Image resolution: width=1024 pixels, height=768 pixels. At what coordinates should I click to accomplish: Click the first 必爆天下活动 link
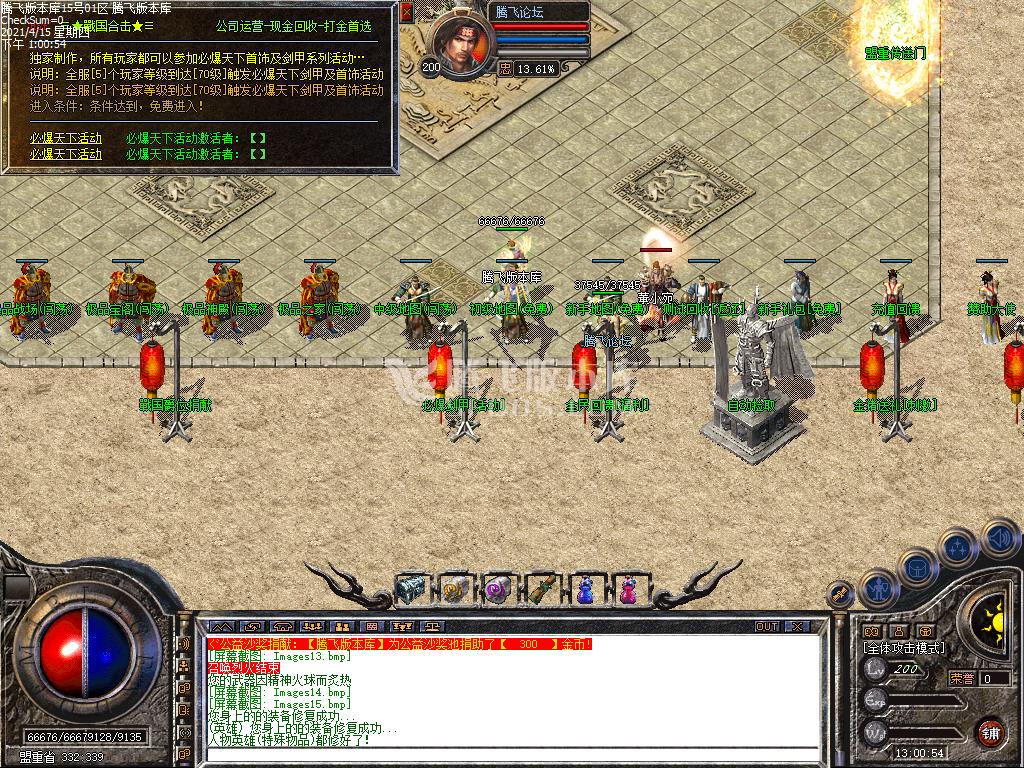tap(65, 138)
